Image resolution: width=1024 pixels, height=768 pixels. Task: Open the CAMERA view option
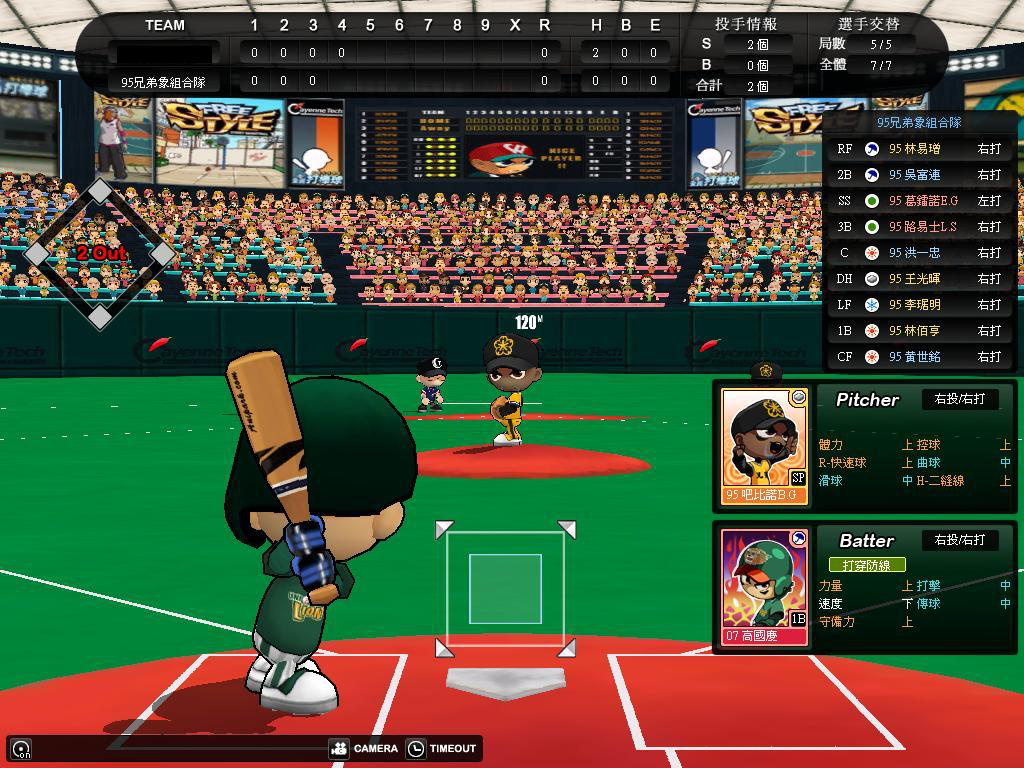point(364,748)
